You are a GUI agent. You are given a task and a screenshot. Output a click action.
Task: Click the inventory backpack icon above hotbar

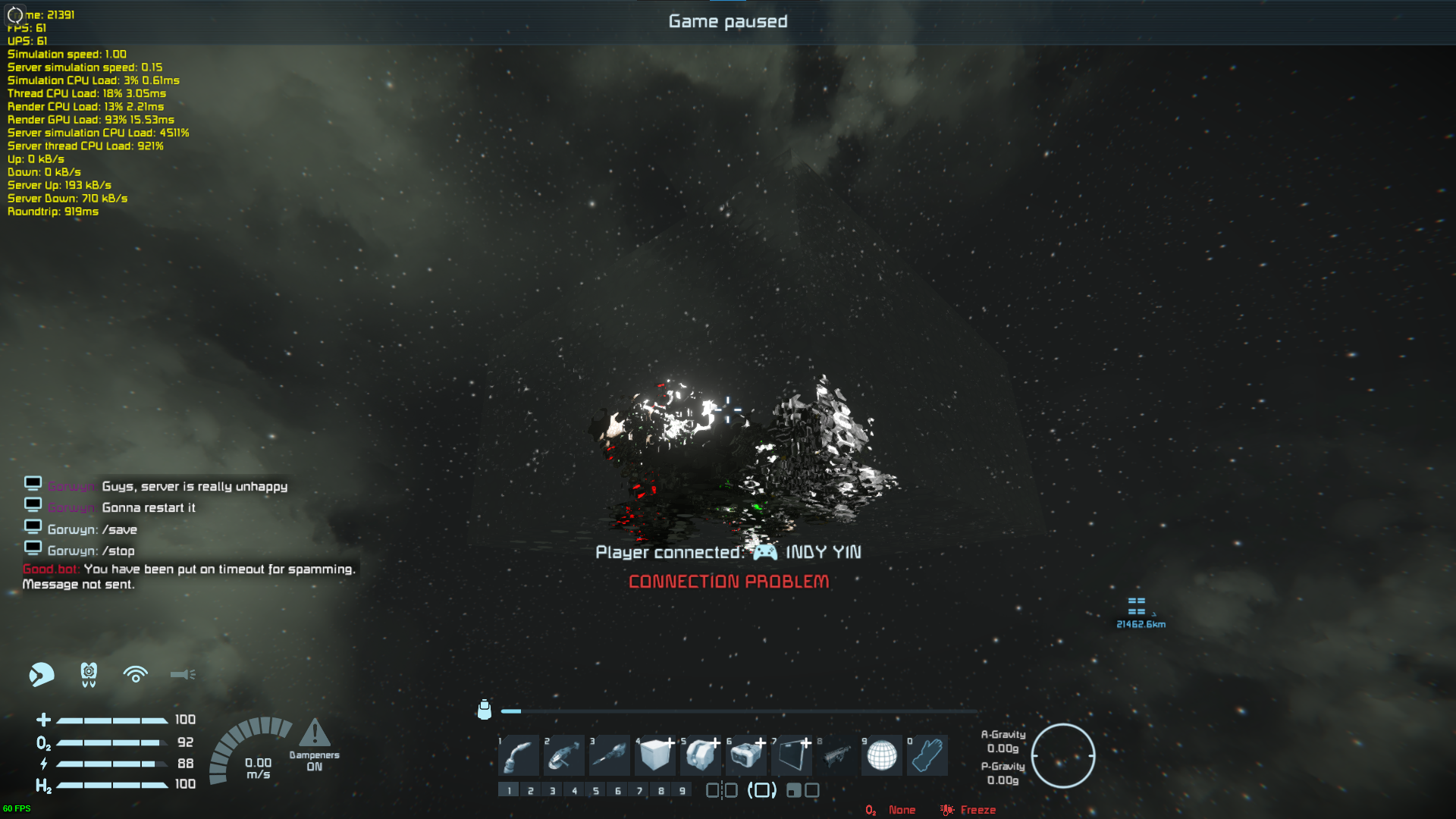tap(485, 709)
